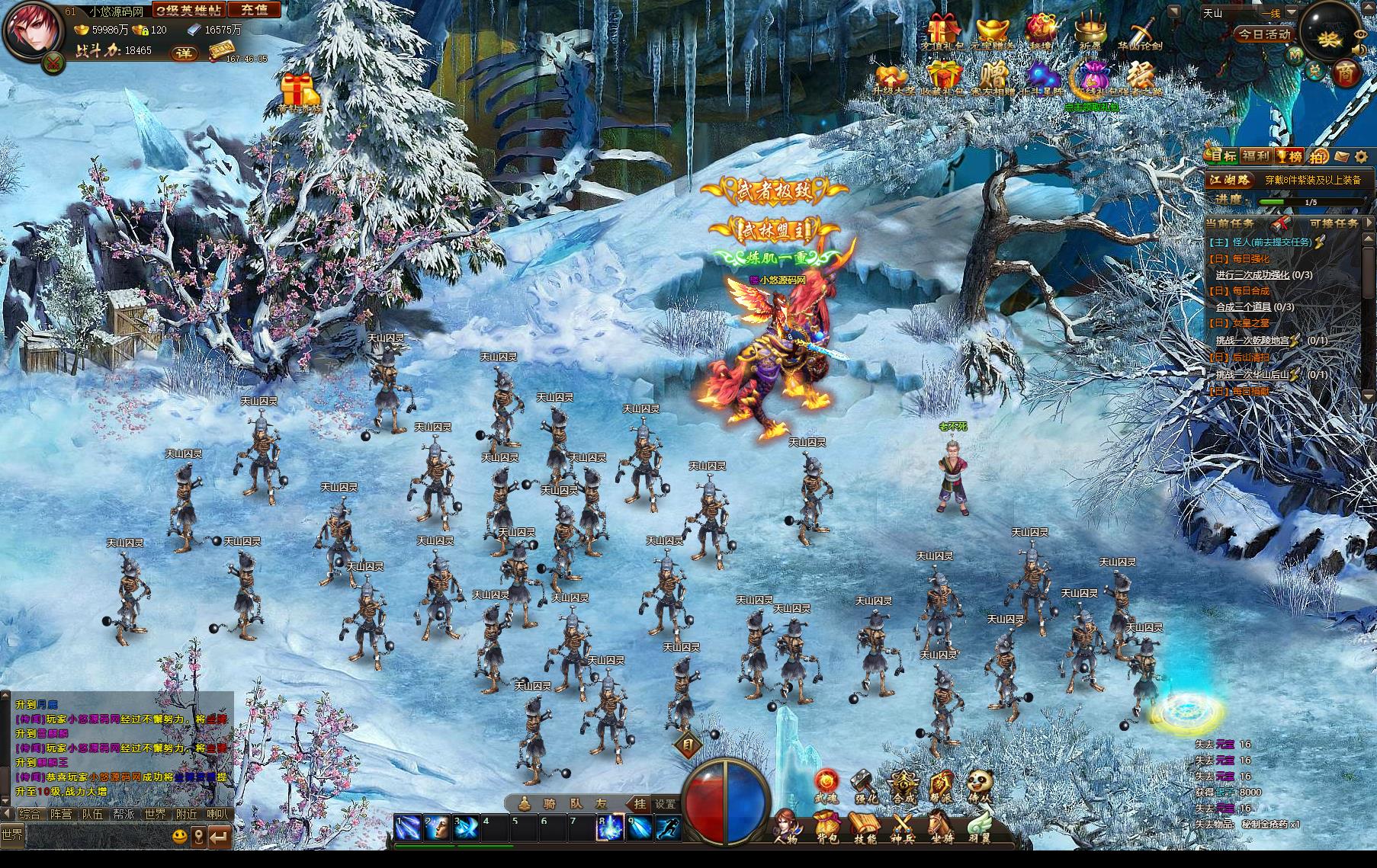Image resolution: width=1377 pixels, height=868 pixels.
Task: Open the 人物 character panel
Action: tap(786, 828)
